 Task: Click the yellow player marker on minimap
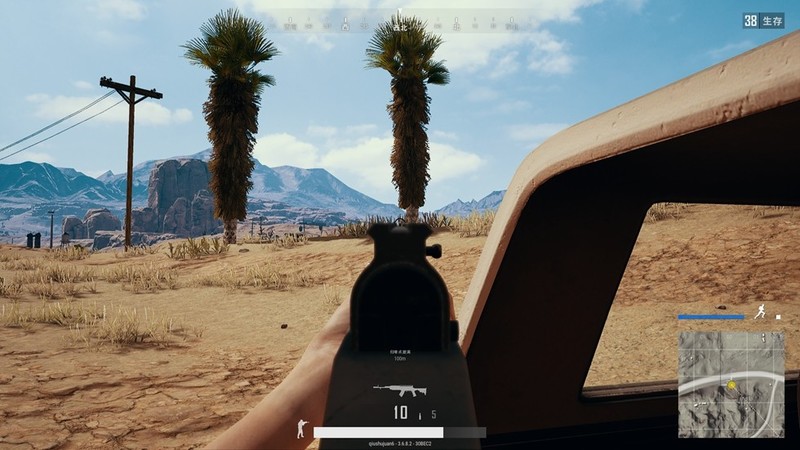point(732,385)
